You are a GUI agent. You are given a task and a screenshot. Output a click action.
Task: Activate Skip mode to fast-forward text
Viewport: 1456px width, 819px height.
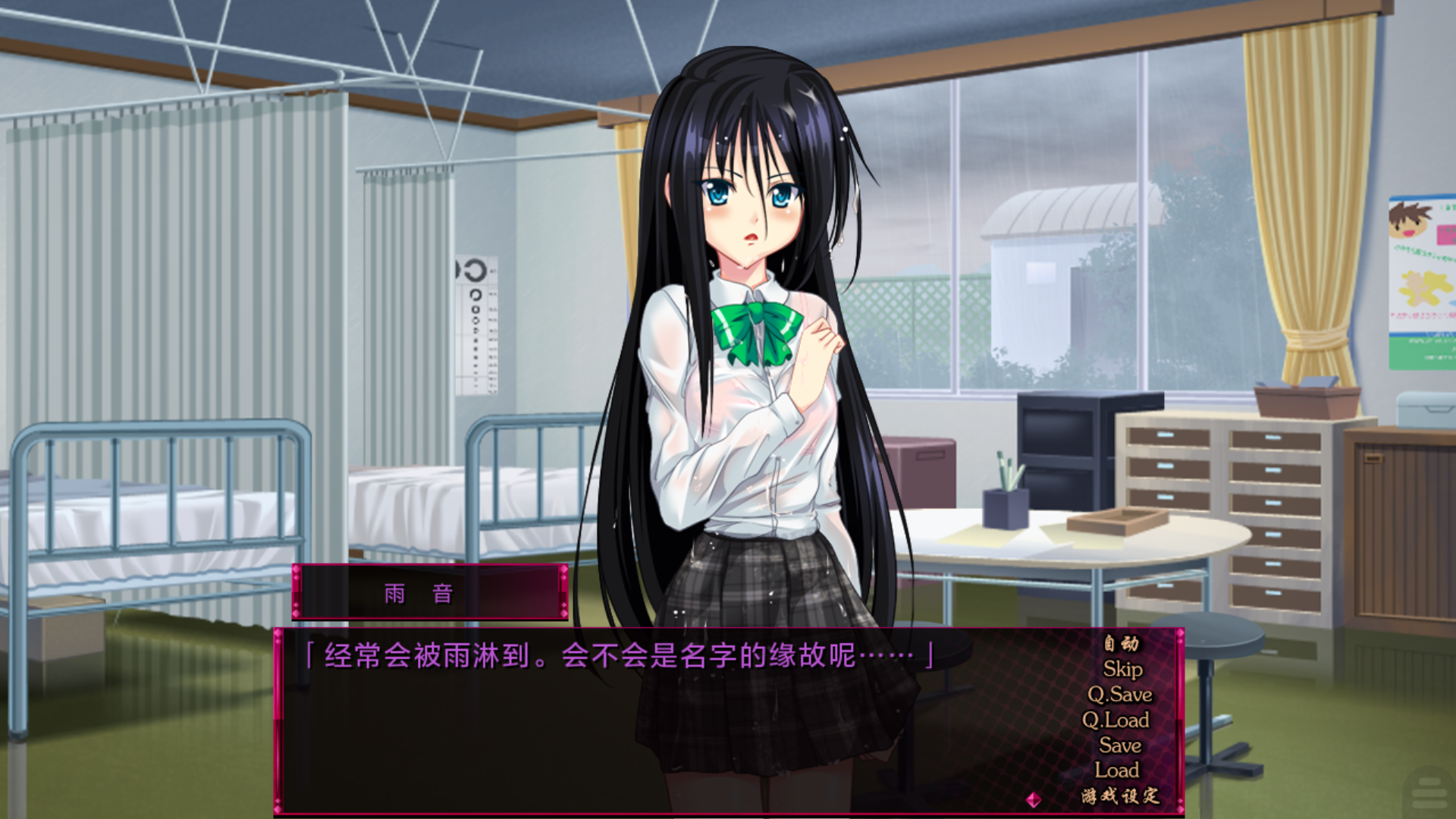point(1125,670)
